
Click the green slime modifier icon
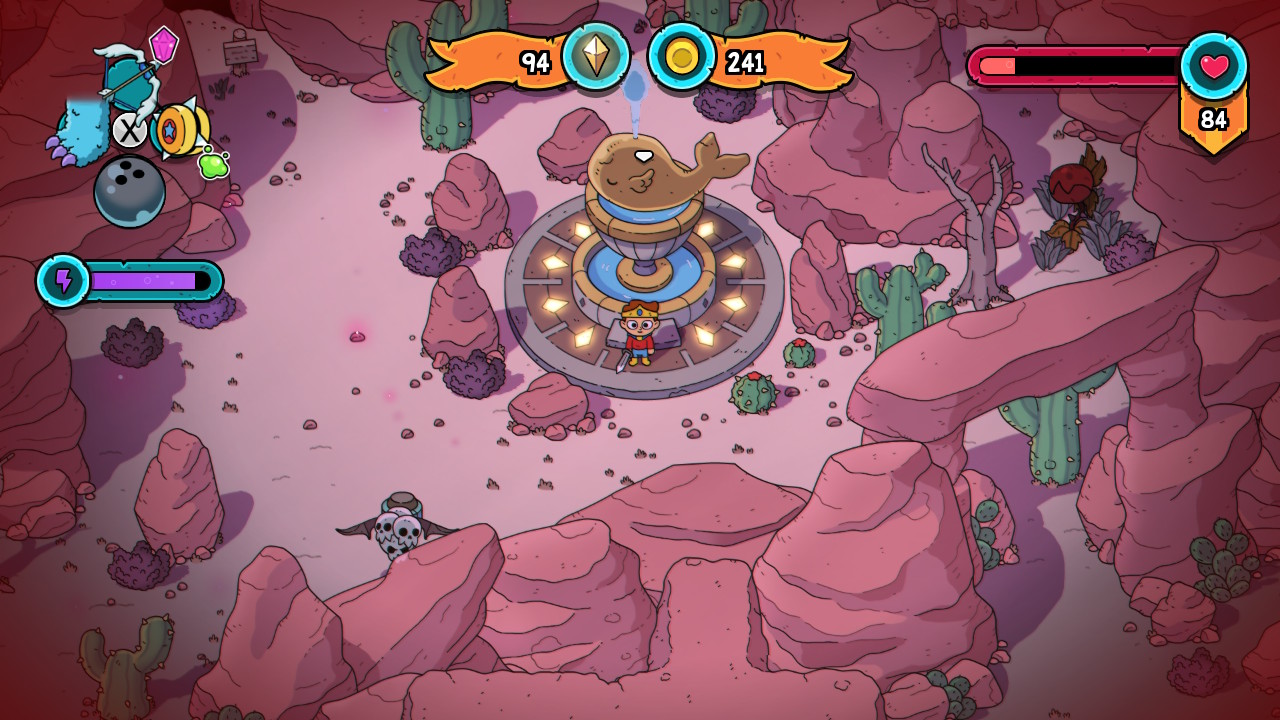tap(212, 163)
